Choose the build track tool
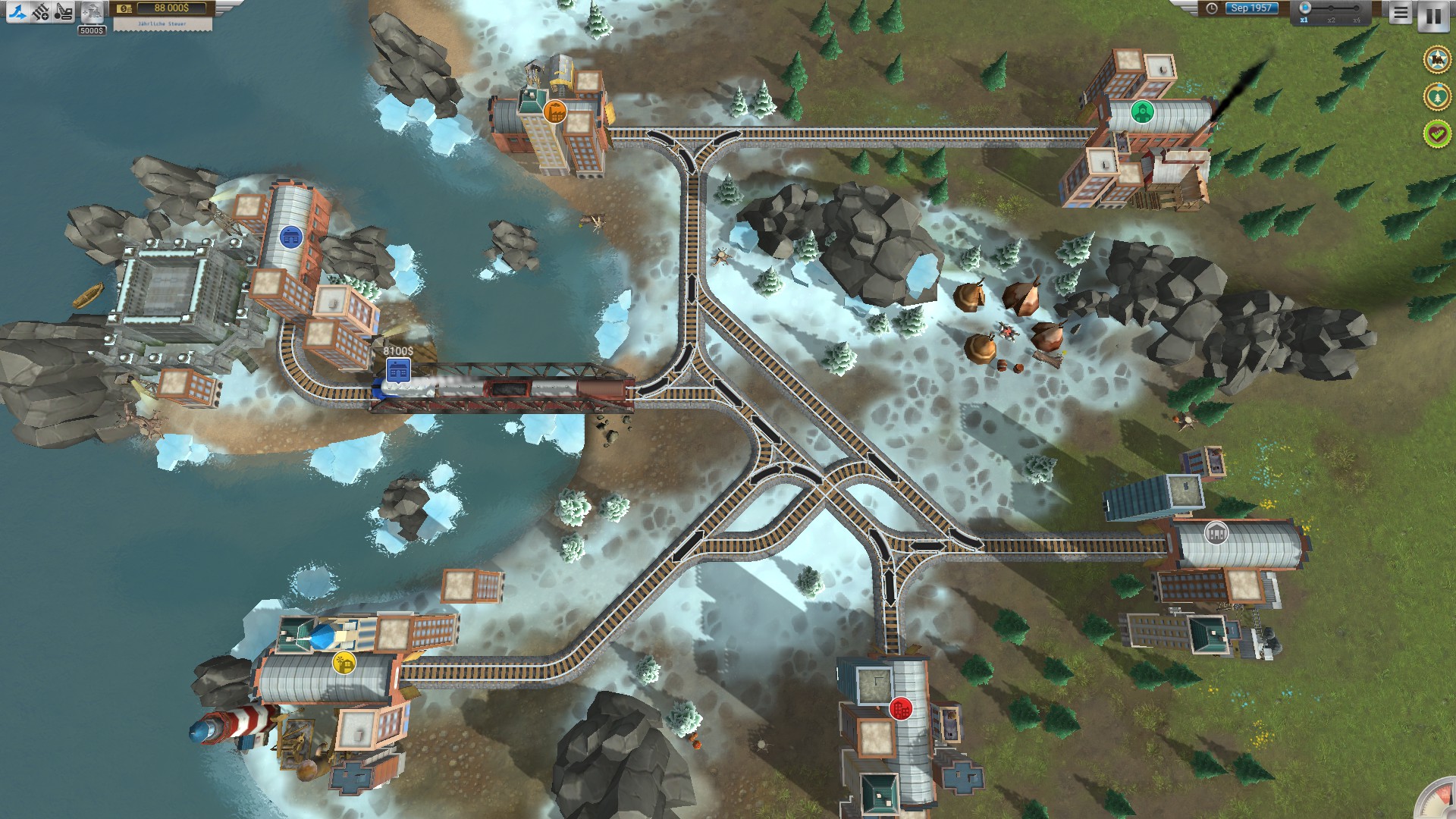Viewport: 1456px width, 819px height. pos(41,11)
